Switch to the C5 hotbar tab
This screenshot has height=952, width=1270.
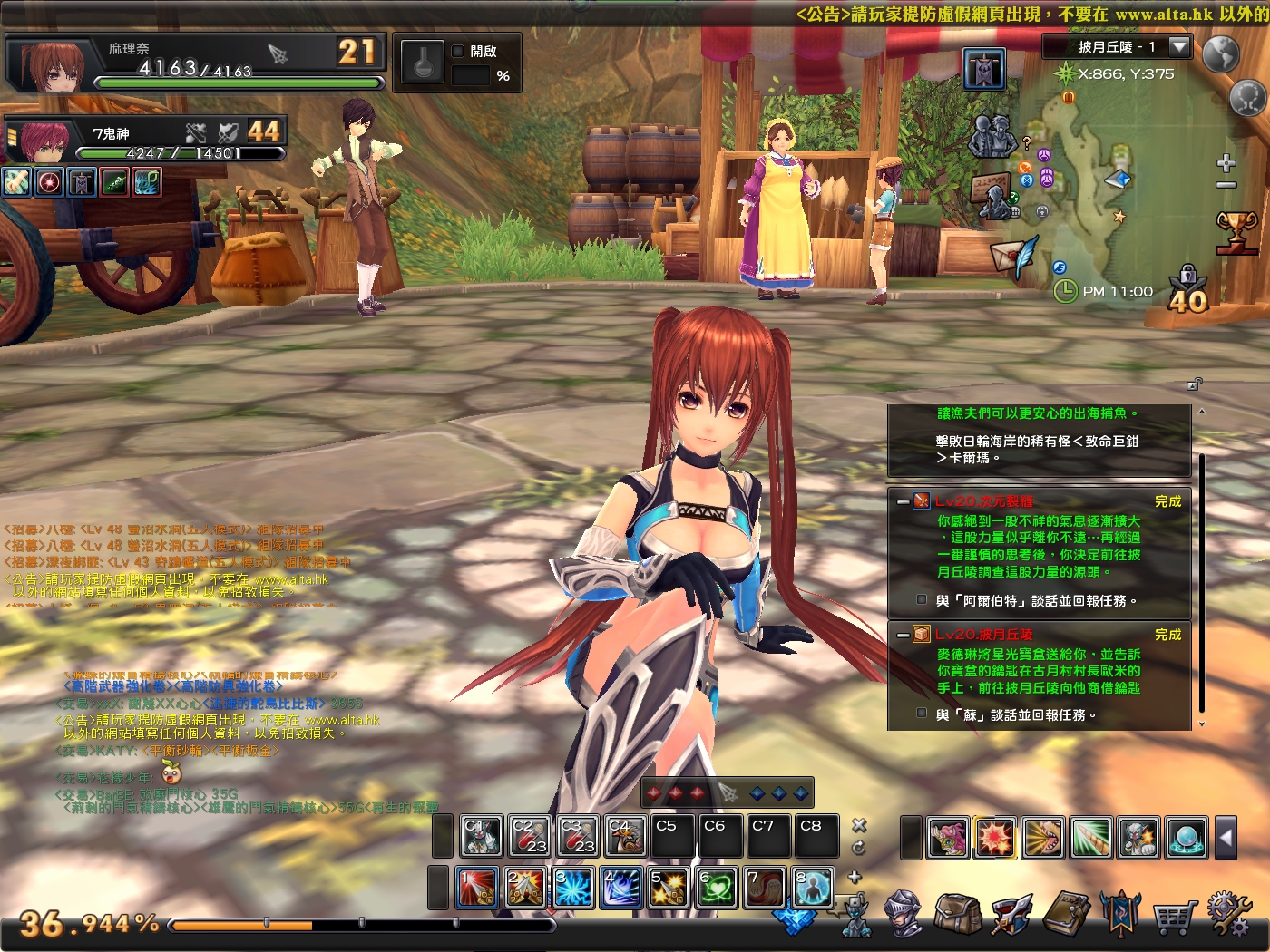coord(671,835)
